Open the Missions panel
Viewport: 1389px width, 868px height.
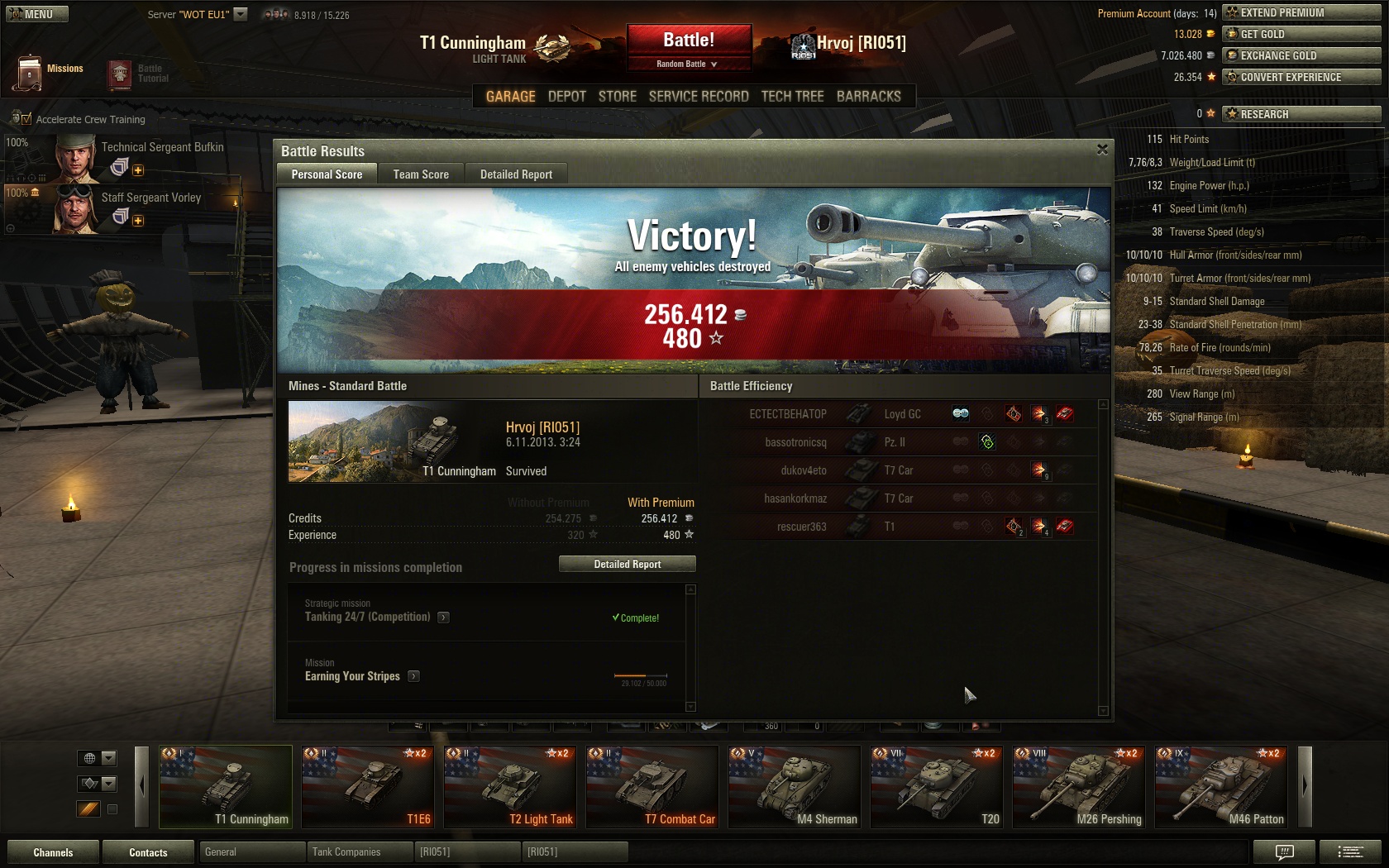(49, 72)
